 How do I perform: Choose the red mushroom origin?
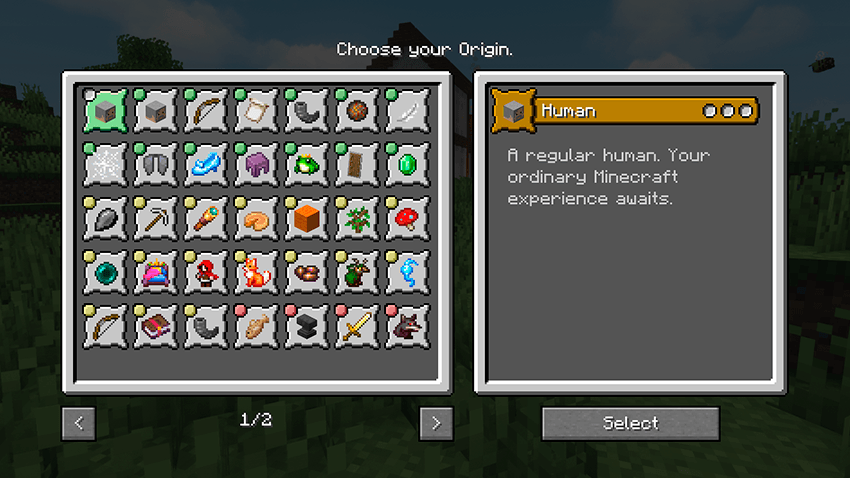(408, 218)
